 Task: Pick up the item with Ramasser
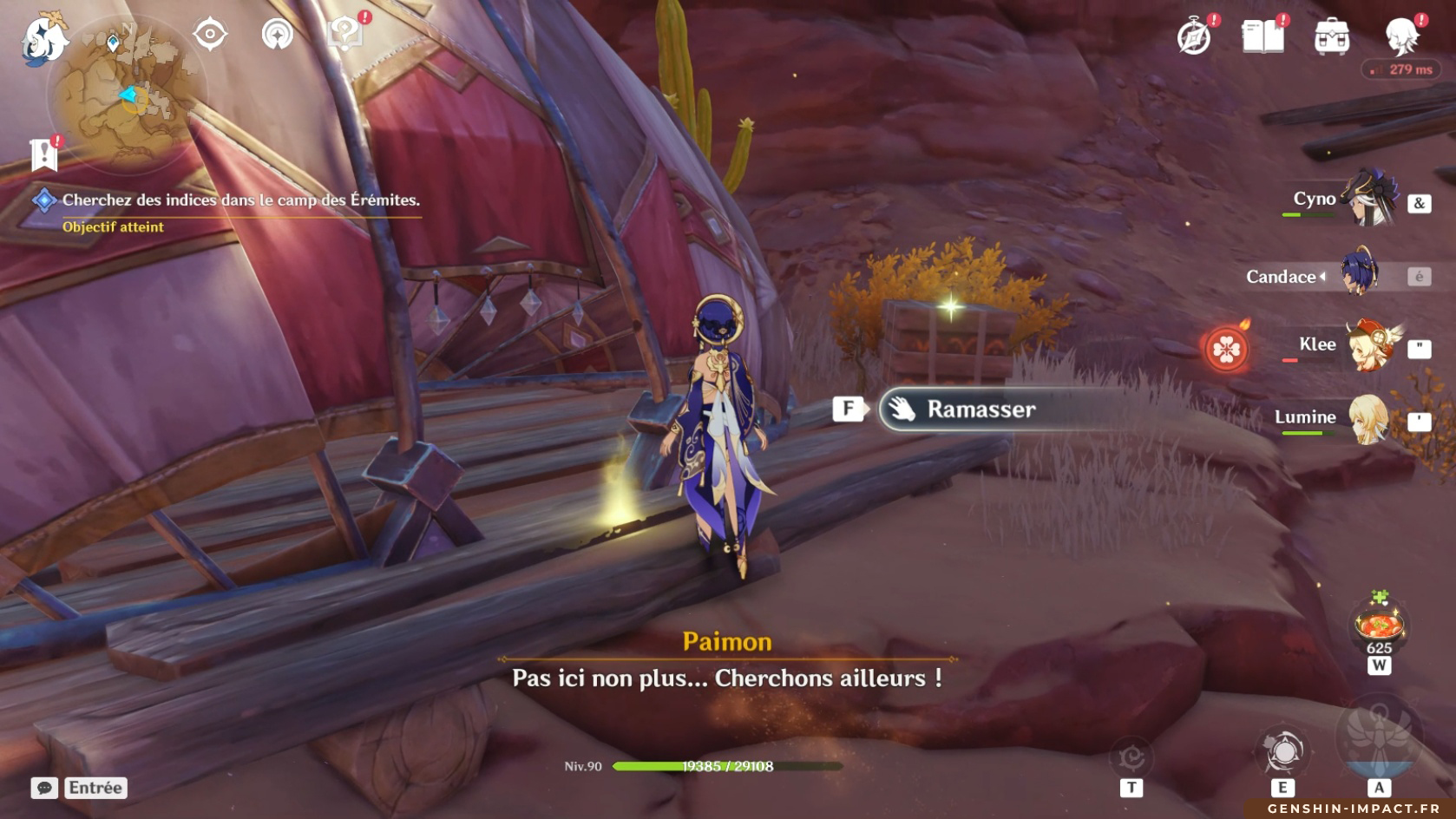pos(981,409)
